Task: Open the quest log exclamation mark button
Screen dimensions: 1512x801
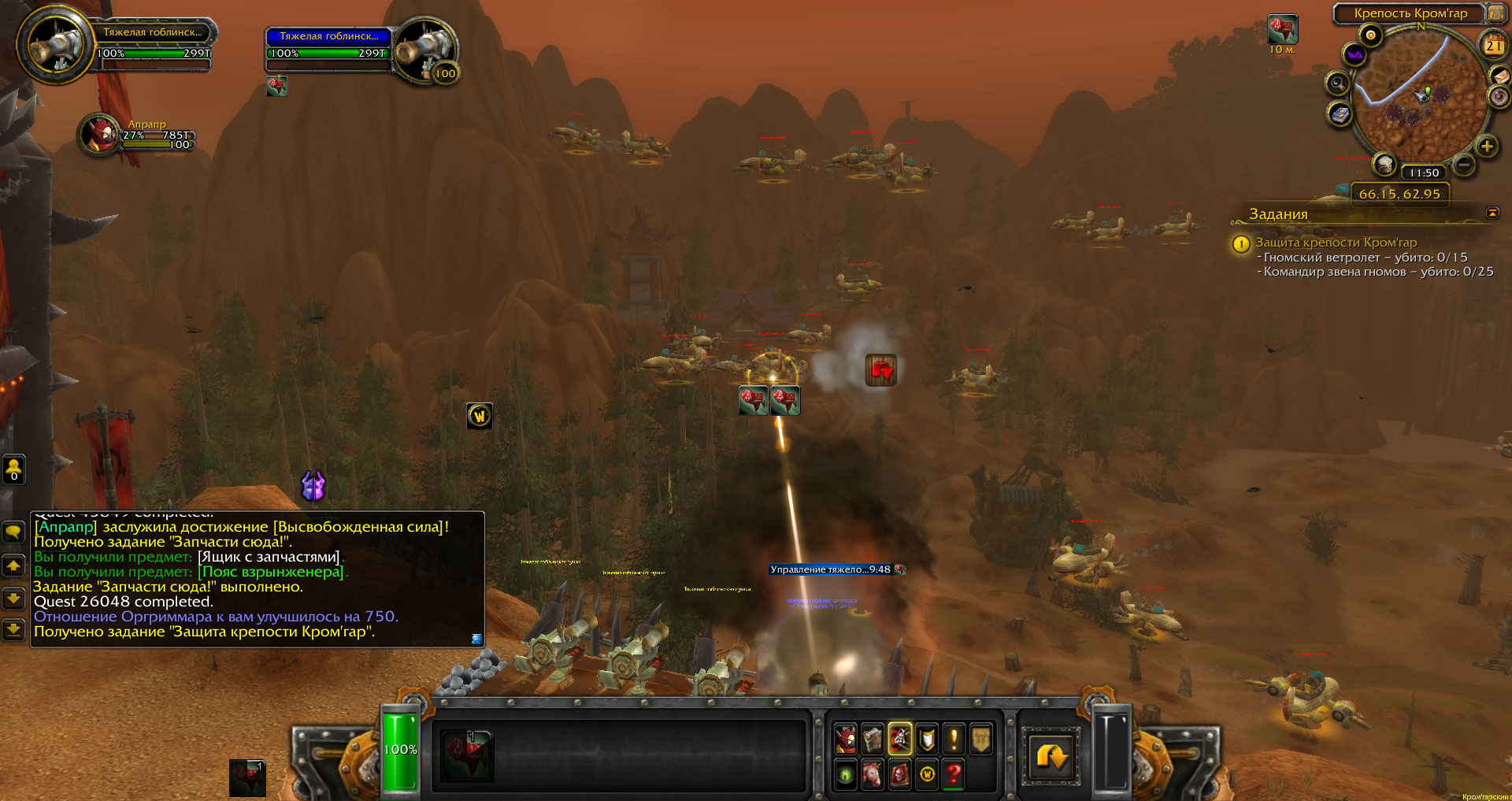Action: 954,739
